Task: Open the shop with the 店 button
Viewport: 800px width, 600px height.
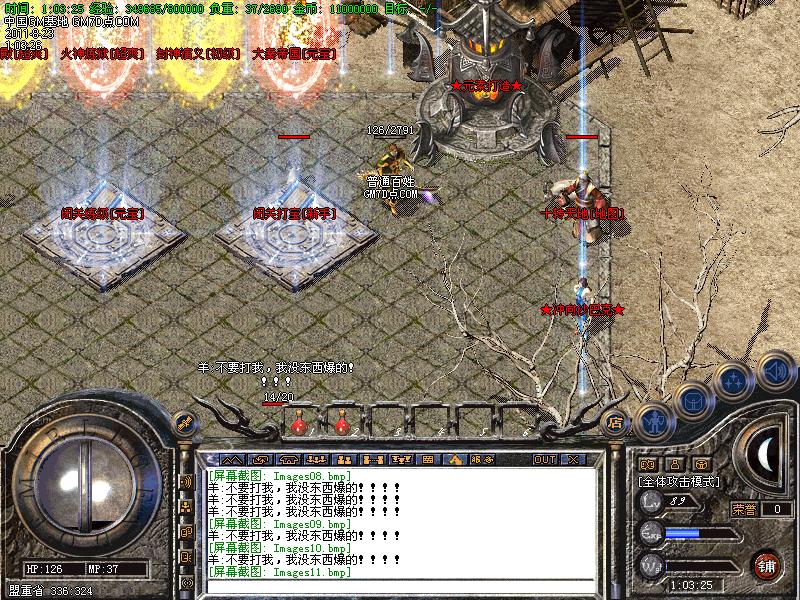Action: click(x=615, y=422)
